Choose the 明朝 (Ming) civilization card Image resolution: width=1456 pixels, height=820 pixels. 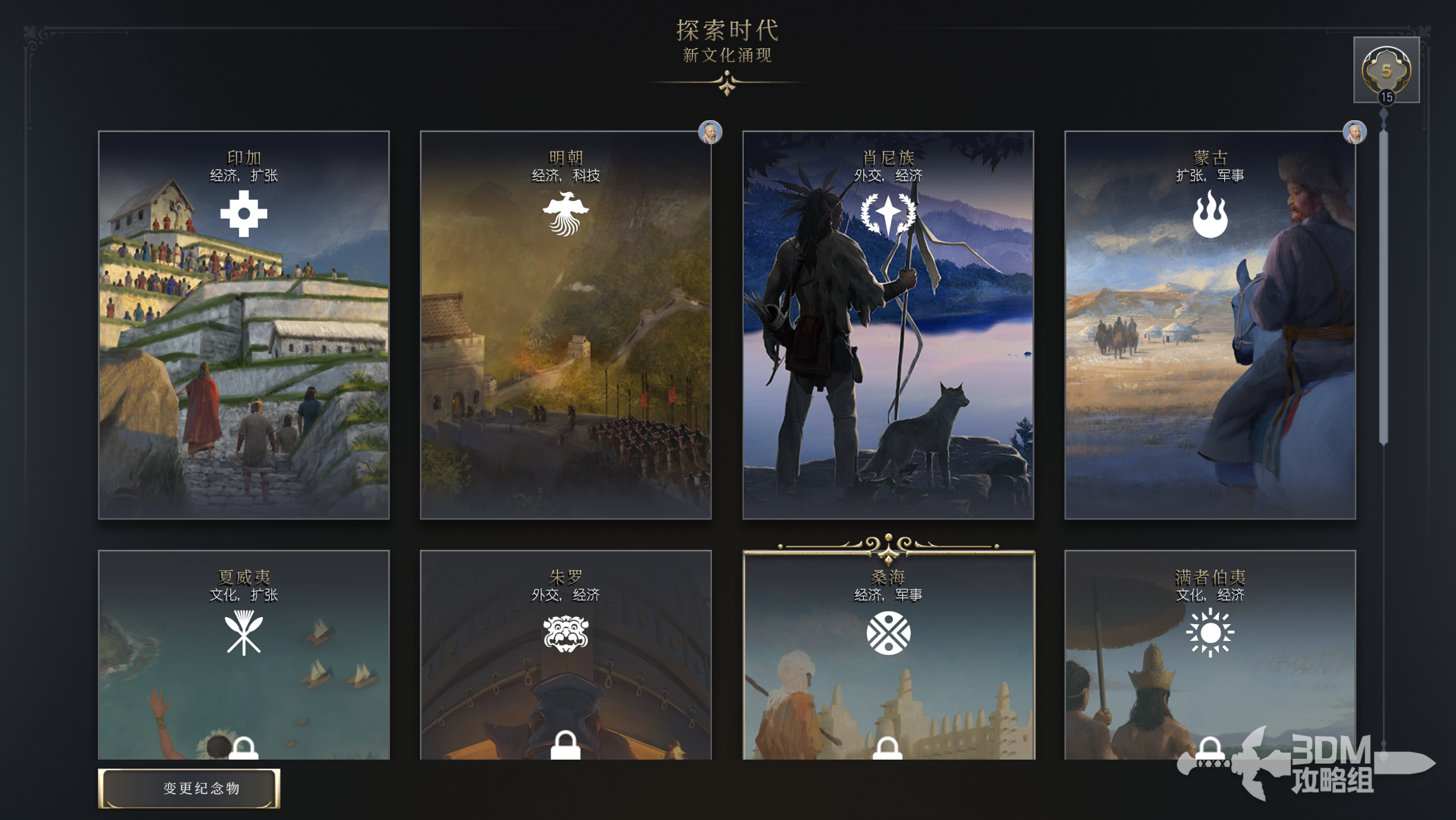pyautogui.click(x=565, y=325)
